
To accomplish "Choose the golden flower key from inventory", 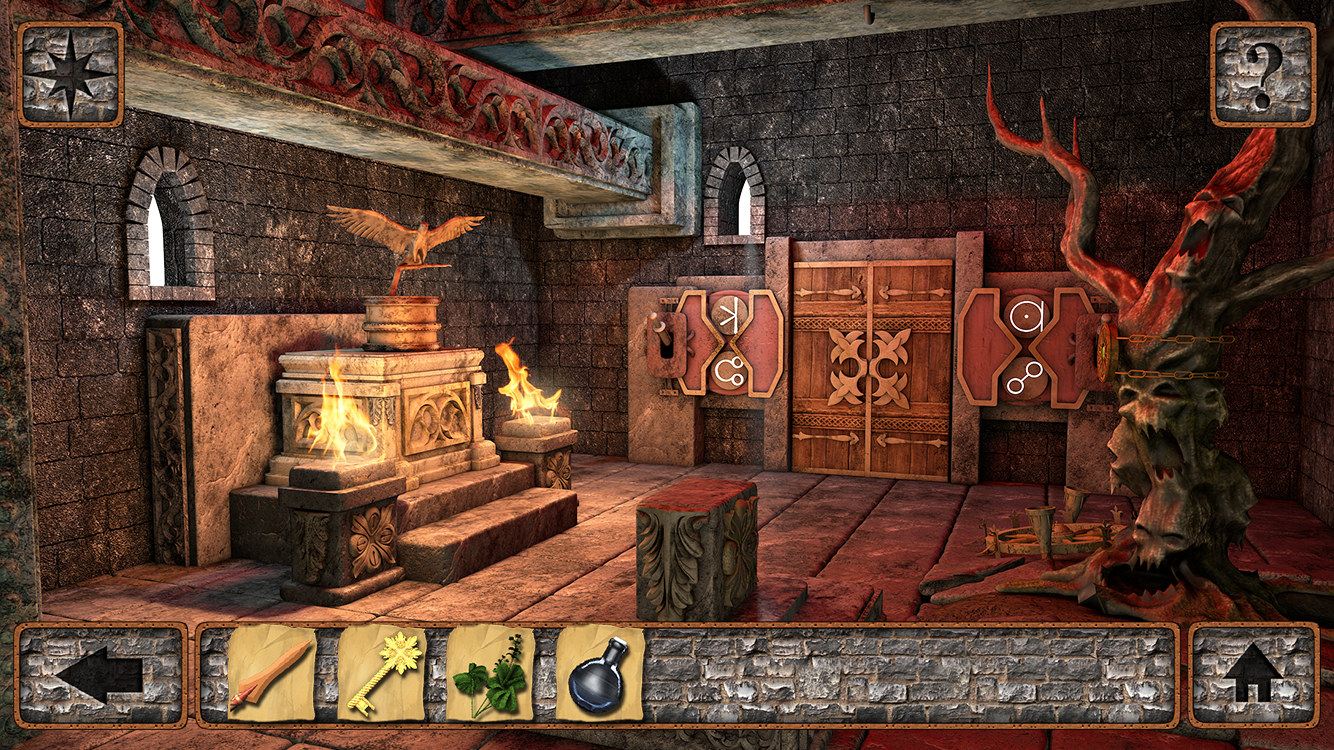I will click(381, 673).
